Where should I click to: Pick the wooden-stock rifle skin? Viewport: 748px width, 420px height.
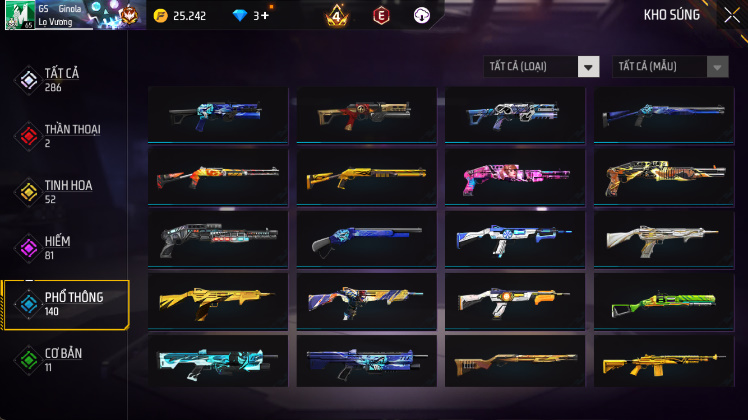point(513,362)
